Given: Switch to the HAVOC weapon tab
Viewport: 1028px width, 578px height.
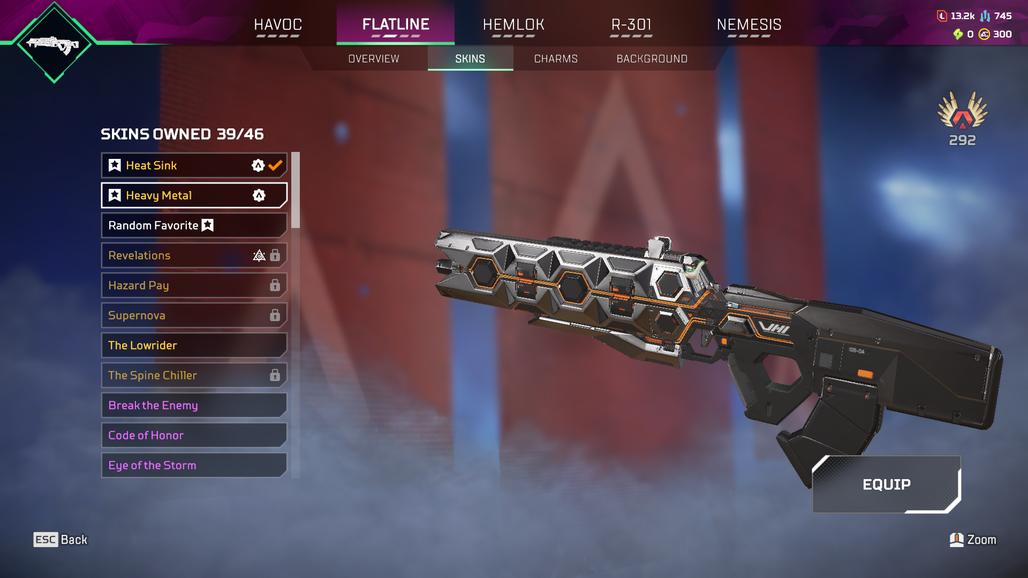Looking at the screenshot, I should click(x=277, y=25).
